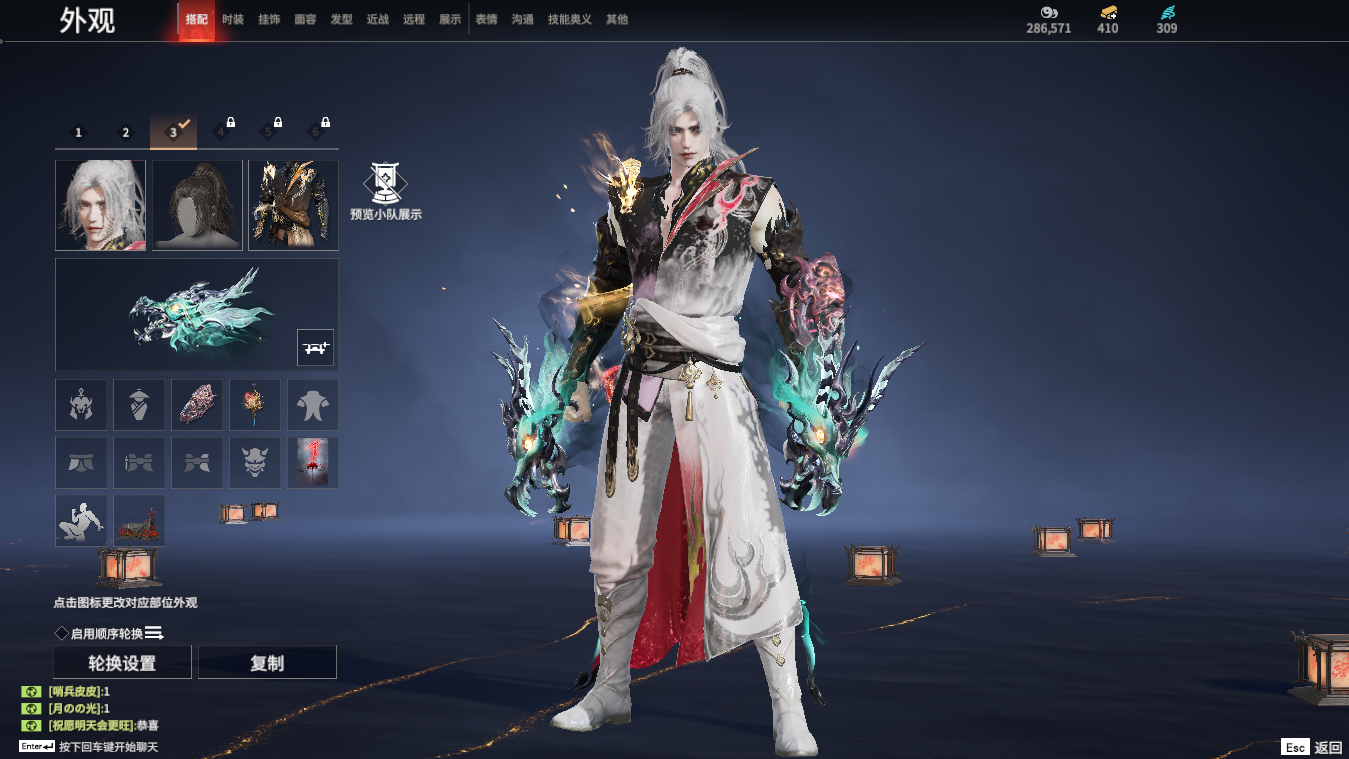This screenshot has height=759, width=1349.
Task: Switch to the 时装 tab
Action: tap(233, 19)
